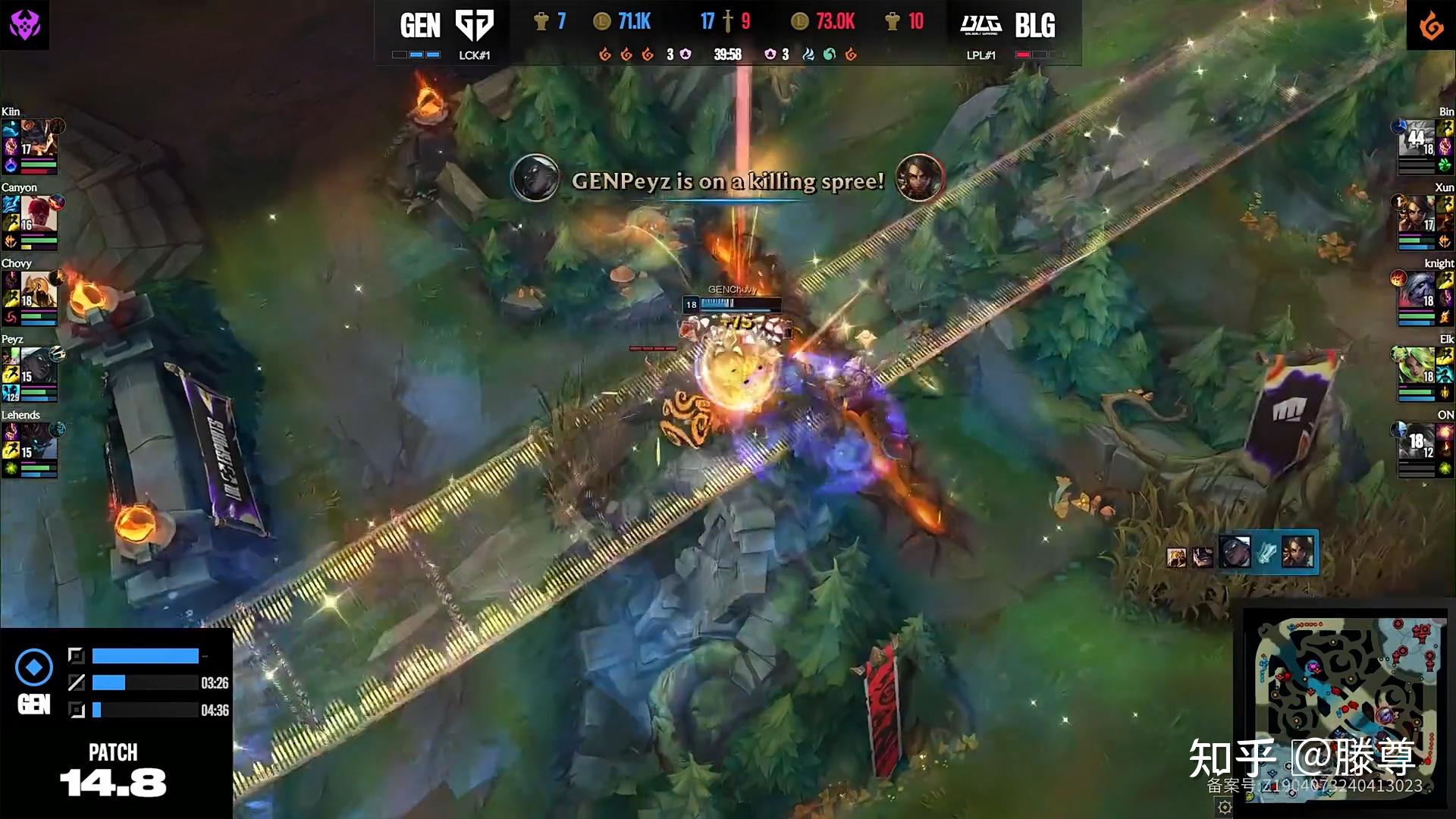Click the orange logo in the corner

point(1431,26)
